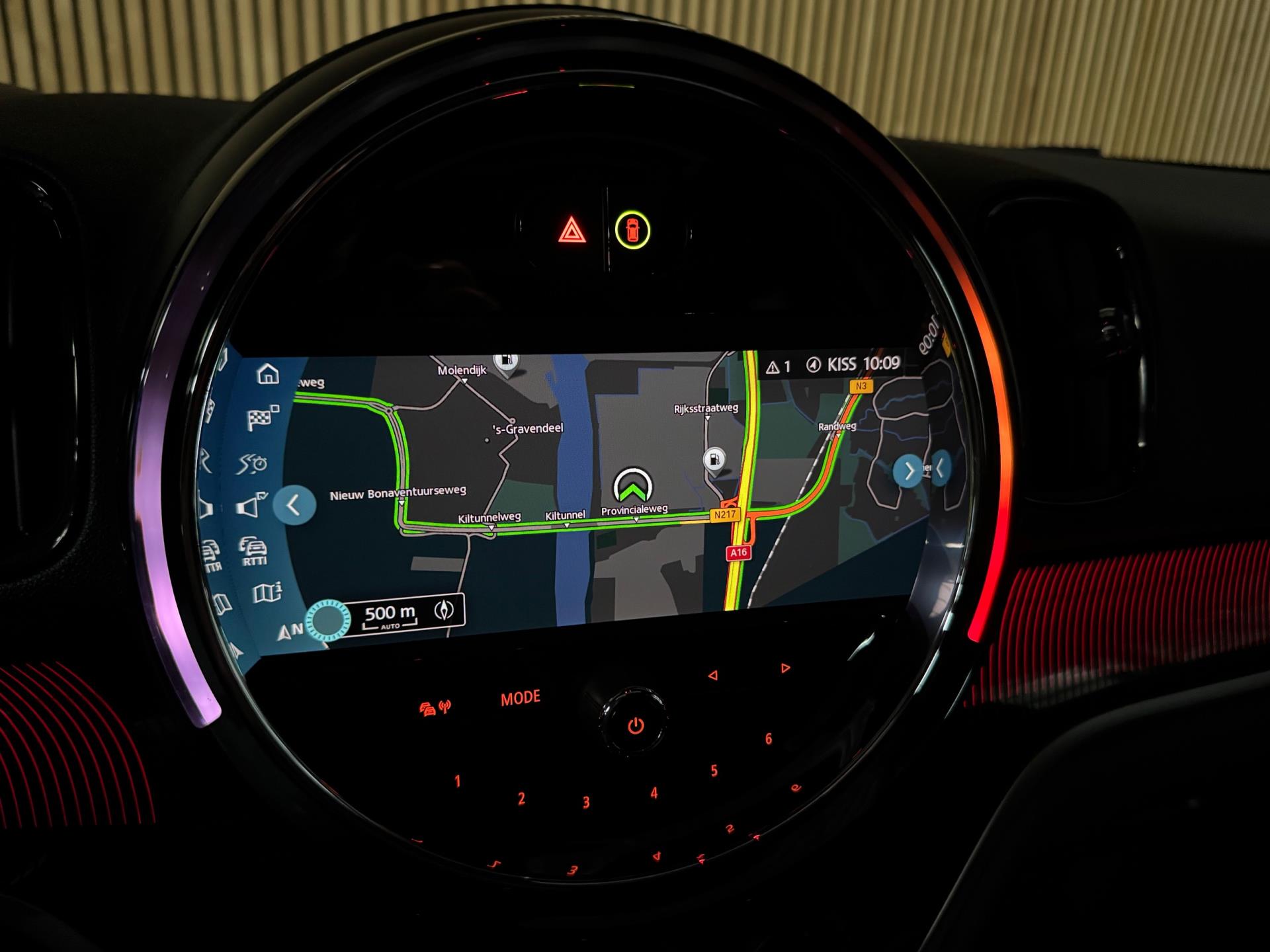The width and height of the screenshot is (1270, 952).
Task: Open the RTTI traffic information icon
Action: point(253,551)
